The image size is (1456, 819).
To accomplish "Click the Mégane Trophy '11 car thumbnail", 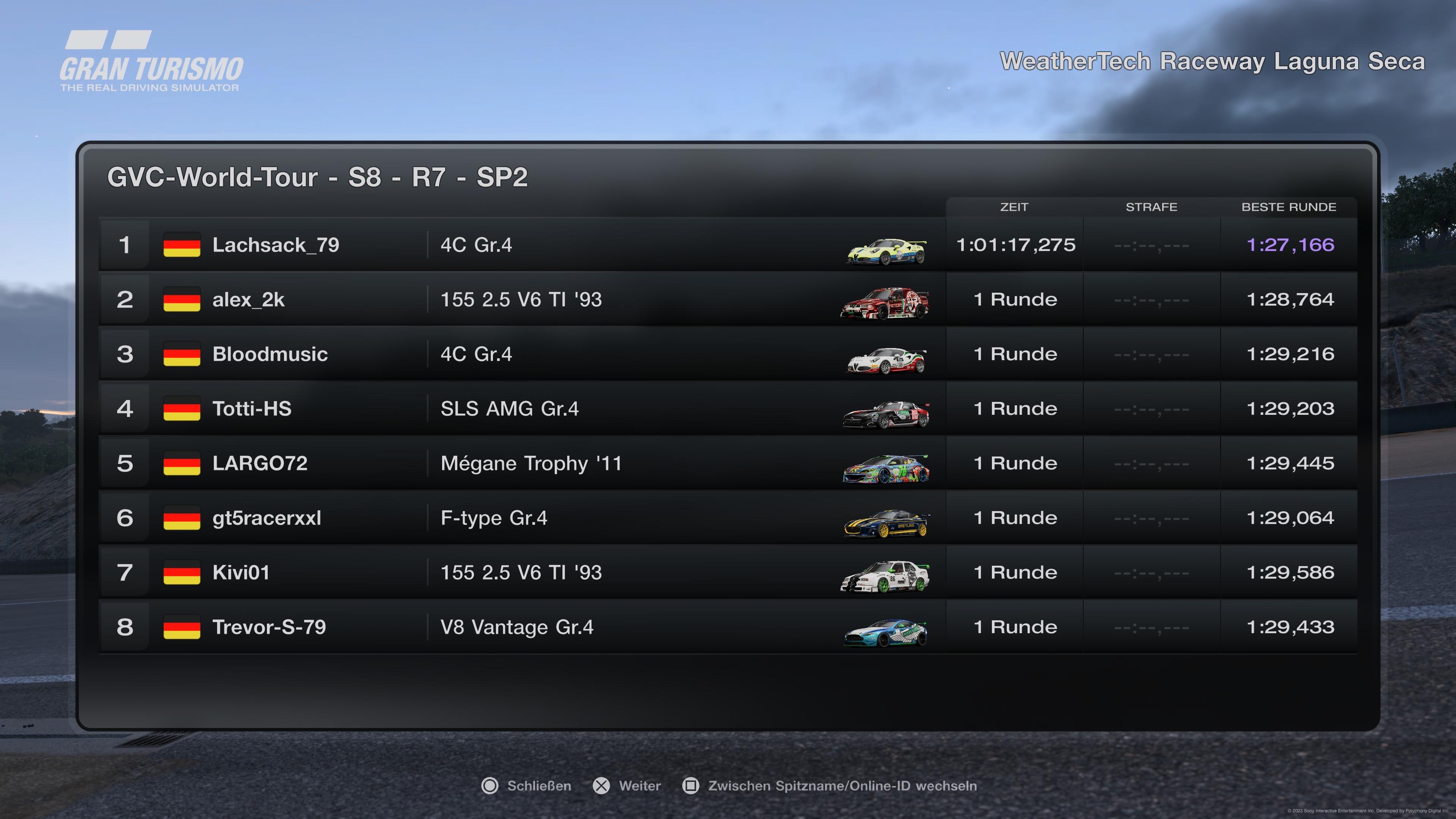I will tap(886, 469).
